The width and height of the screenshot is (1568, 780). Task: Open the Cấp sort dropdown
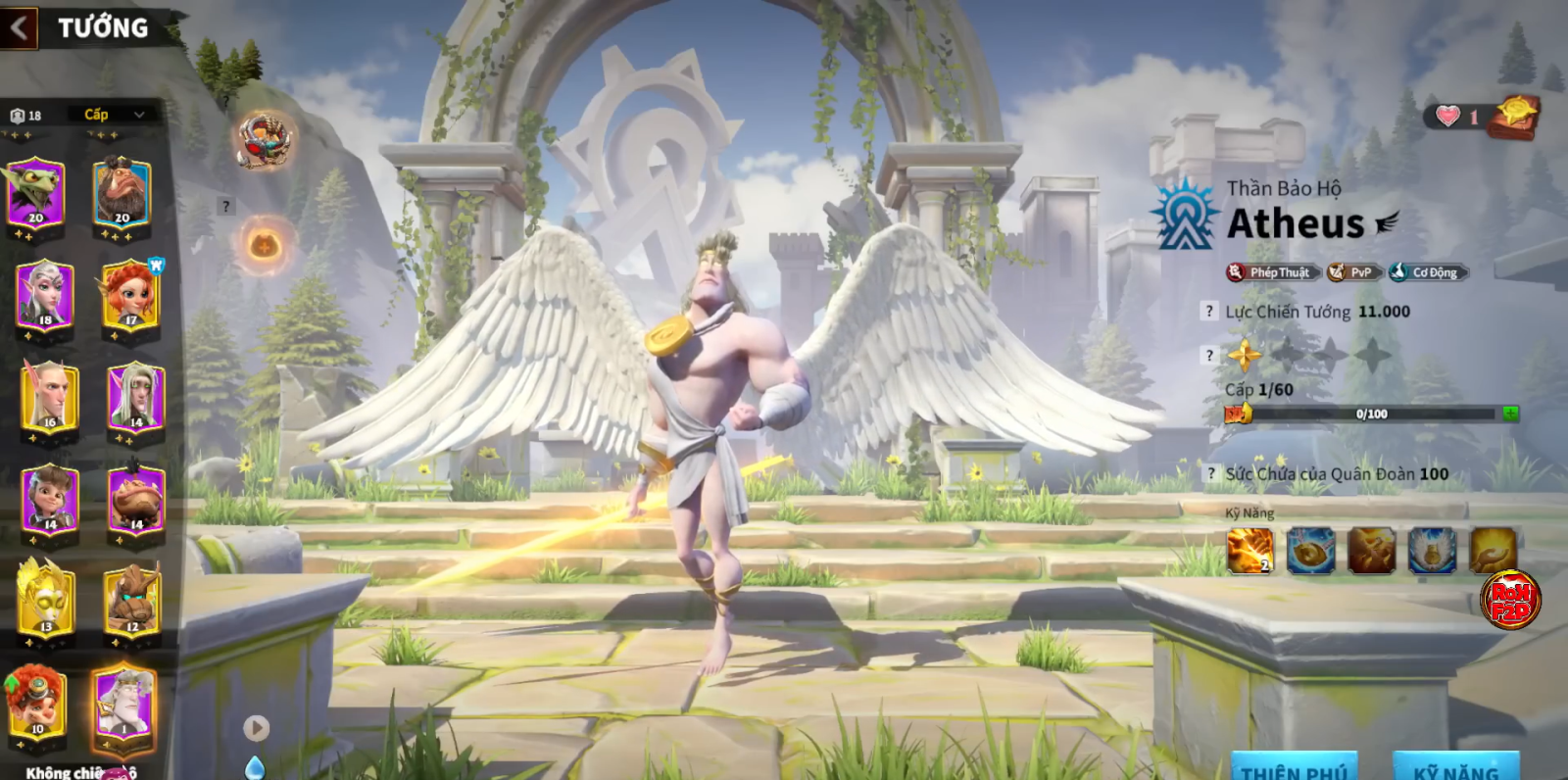(114, 115)
